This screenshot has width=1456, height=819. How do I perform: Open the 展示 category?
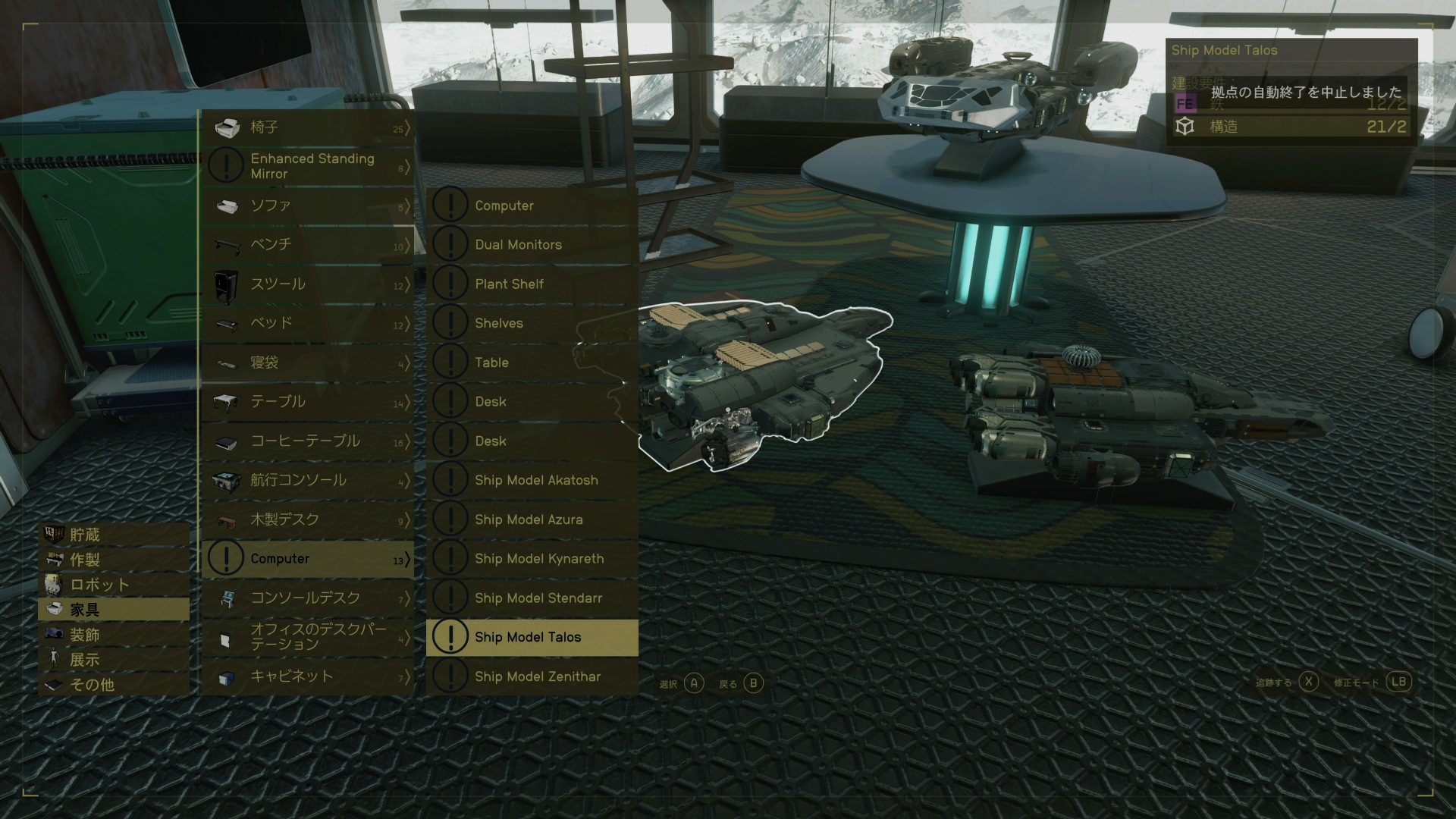[114, 660]
